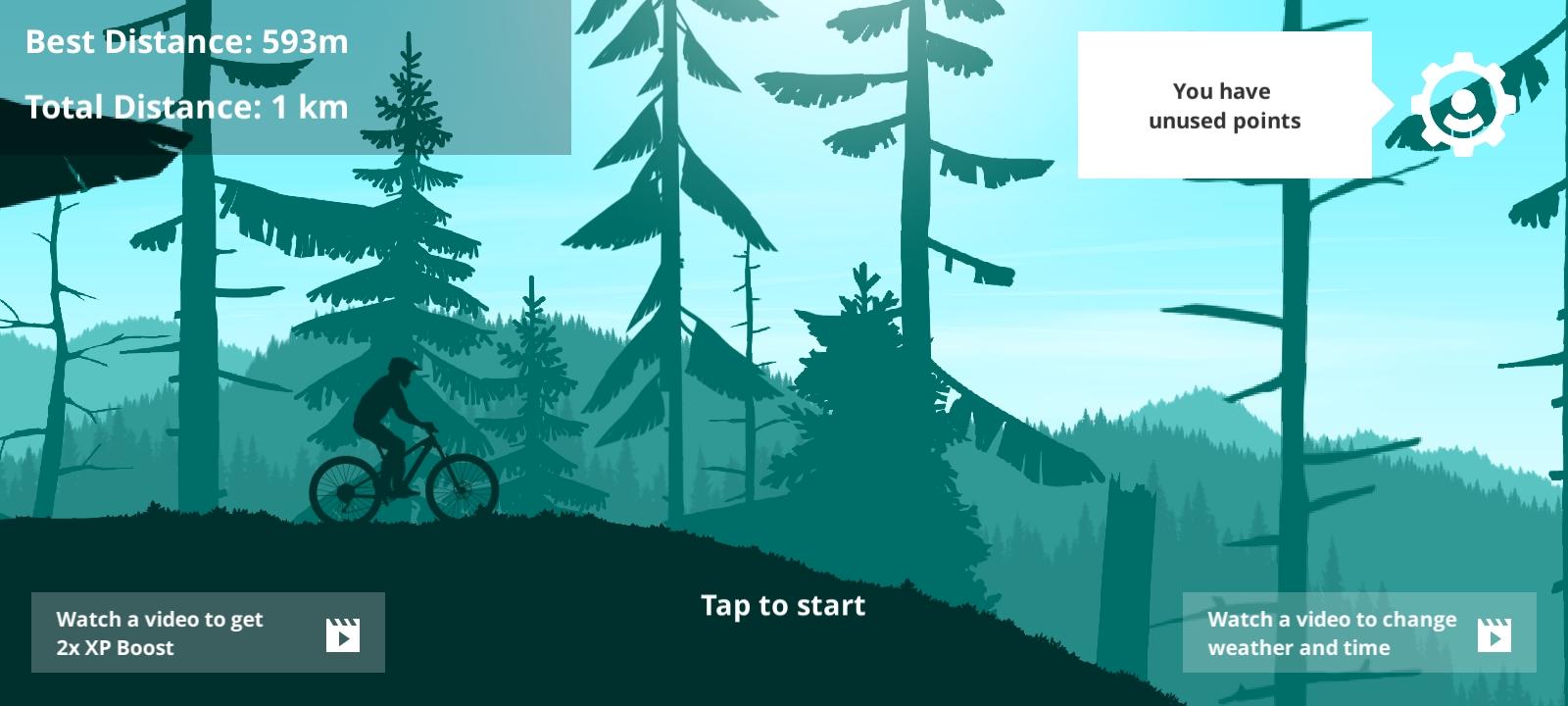Click the white arrow pointing at the gear
Image resolution: width=1568 pixels, height=706 pixels.
[1382, 103]
